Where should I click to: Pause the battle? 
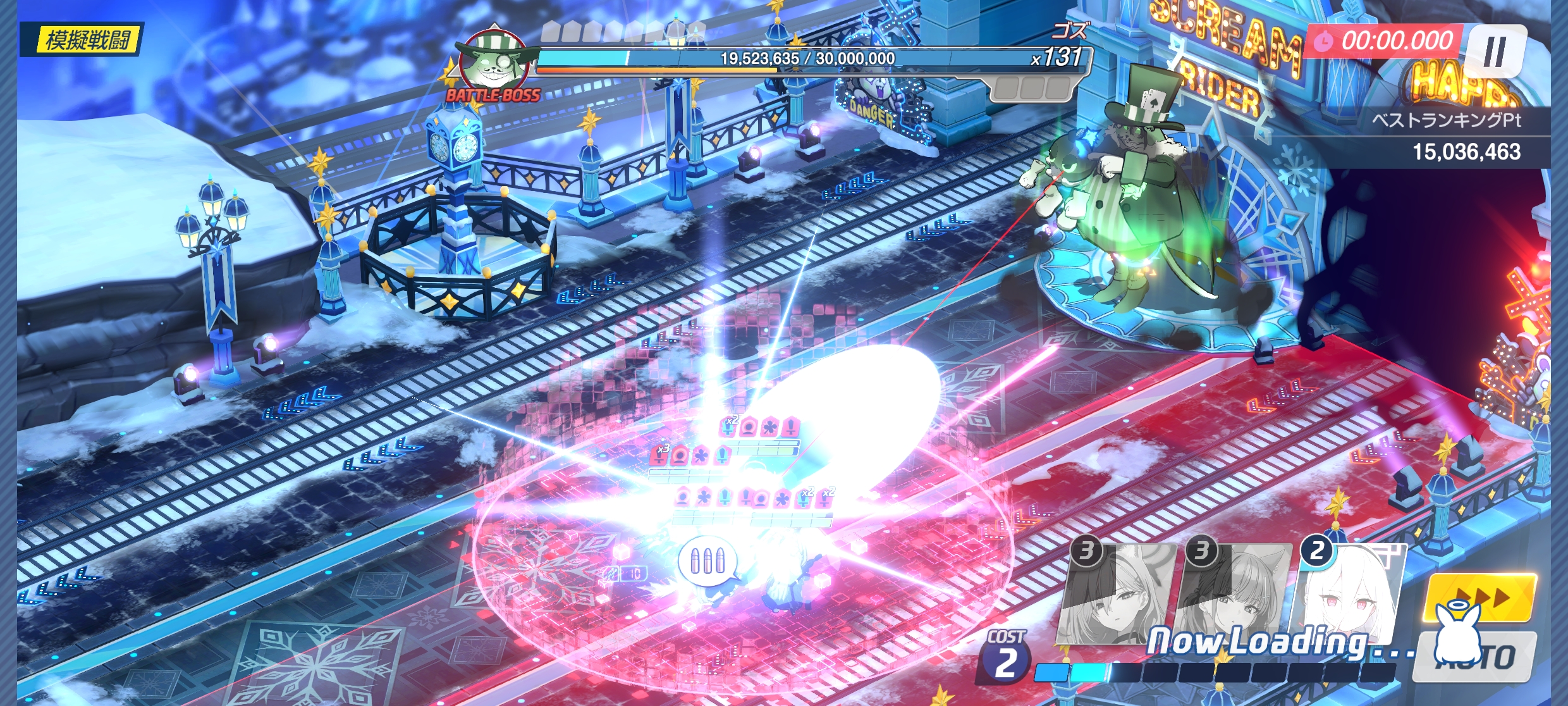[1495, 51]
